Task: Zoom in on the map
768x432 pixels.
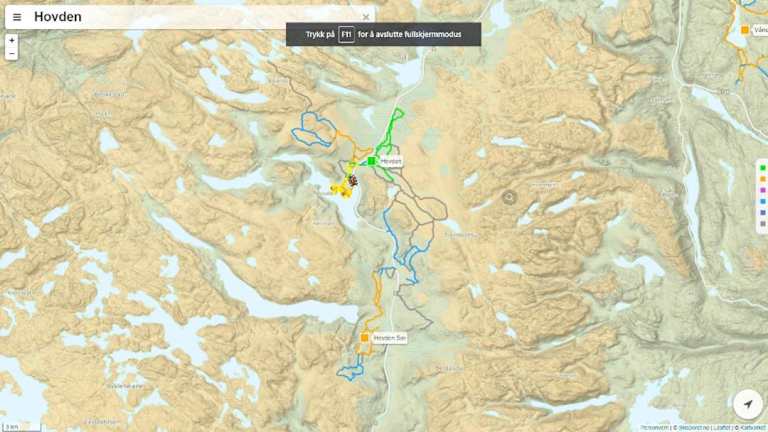Action: click(x=11, y=40)
